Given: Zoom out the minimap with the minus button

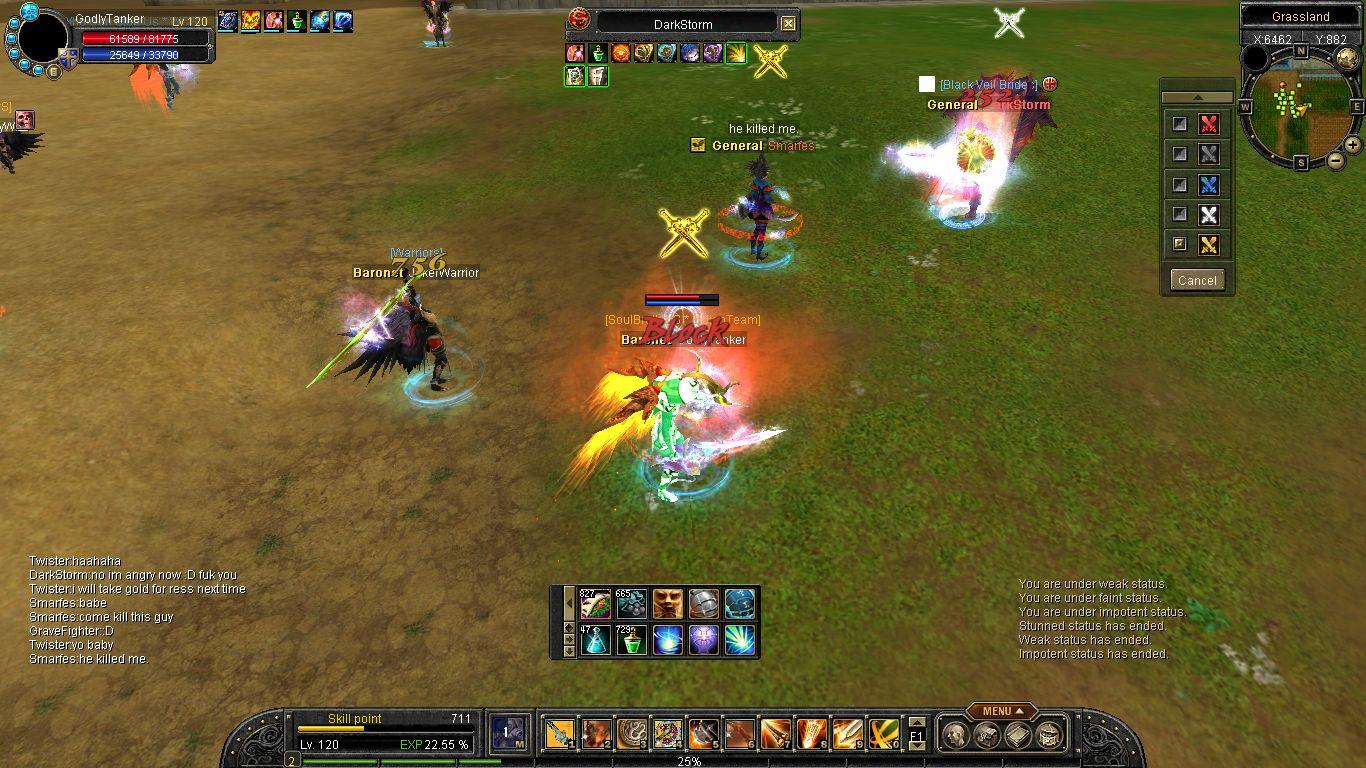Looking at the screenshot, I should (1335, 160).
